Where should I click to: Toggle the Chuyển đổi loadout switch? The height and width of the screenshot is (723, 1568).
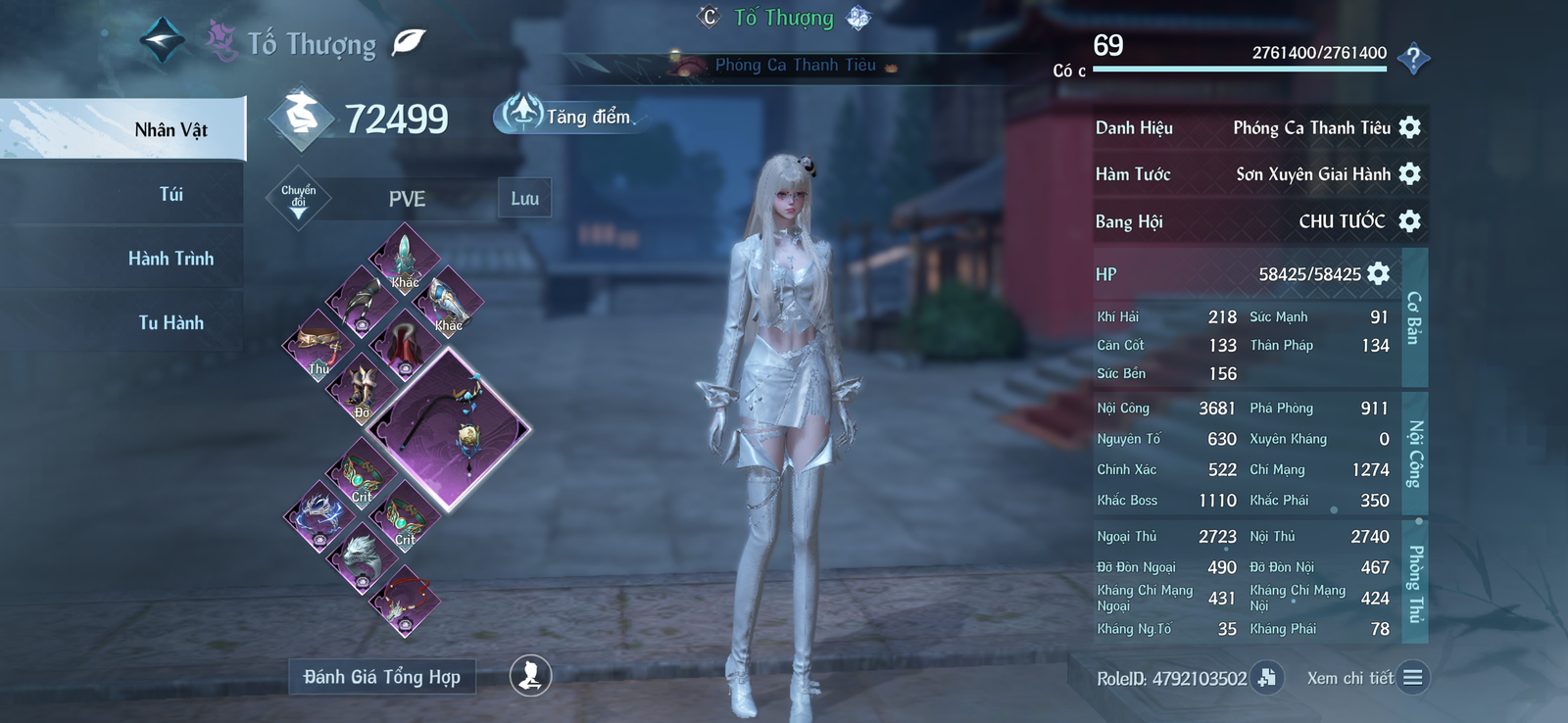click(298, 198)
